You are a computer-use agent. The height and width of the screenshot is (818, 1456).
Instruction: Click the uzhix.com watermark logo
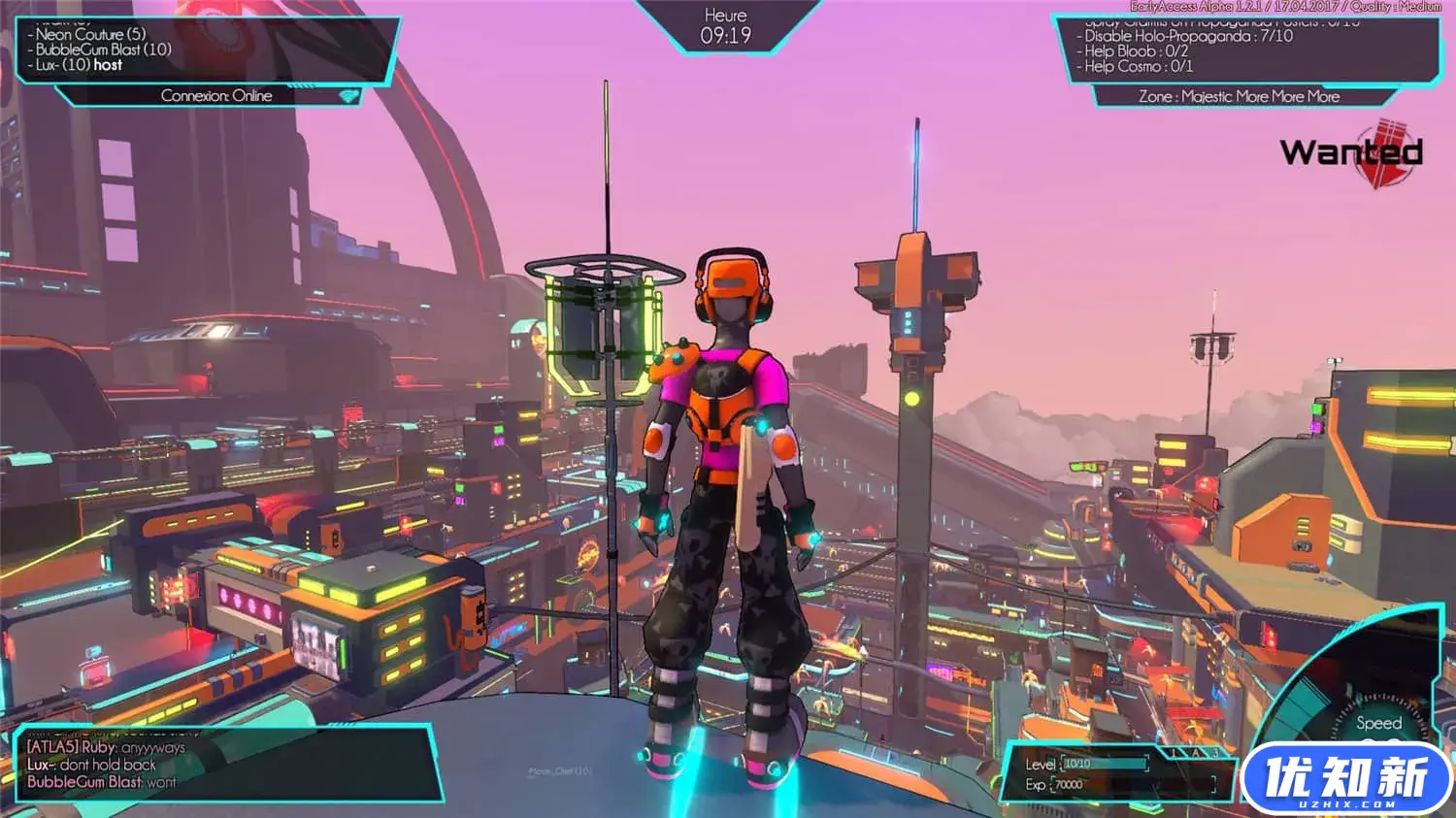[1346, 778]
